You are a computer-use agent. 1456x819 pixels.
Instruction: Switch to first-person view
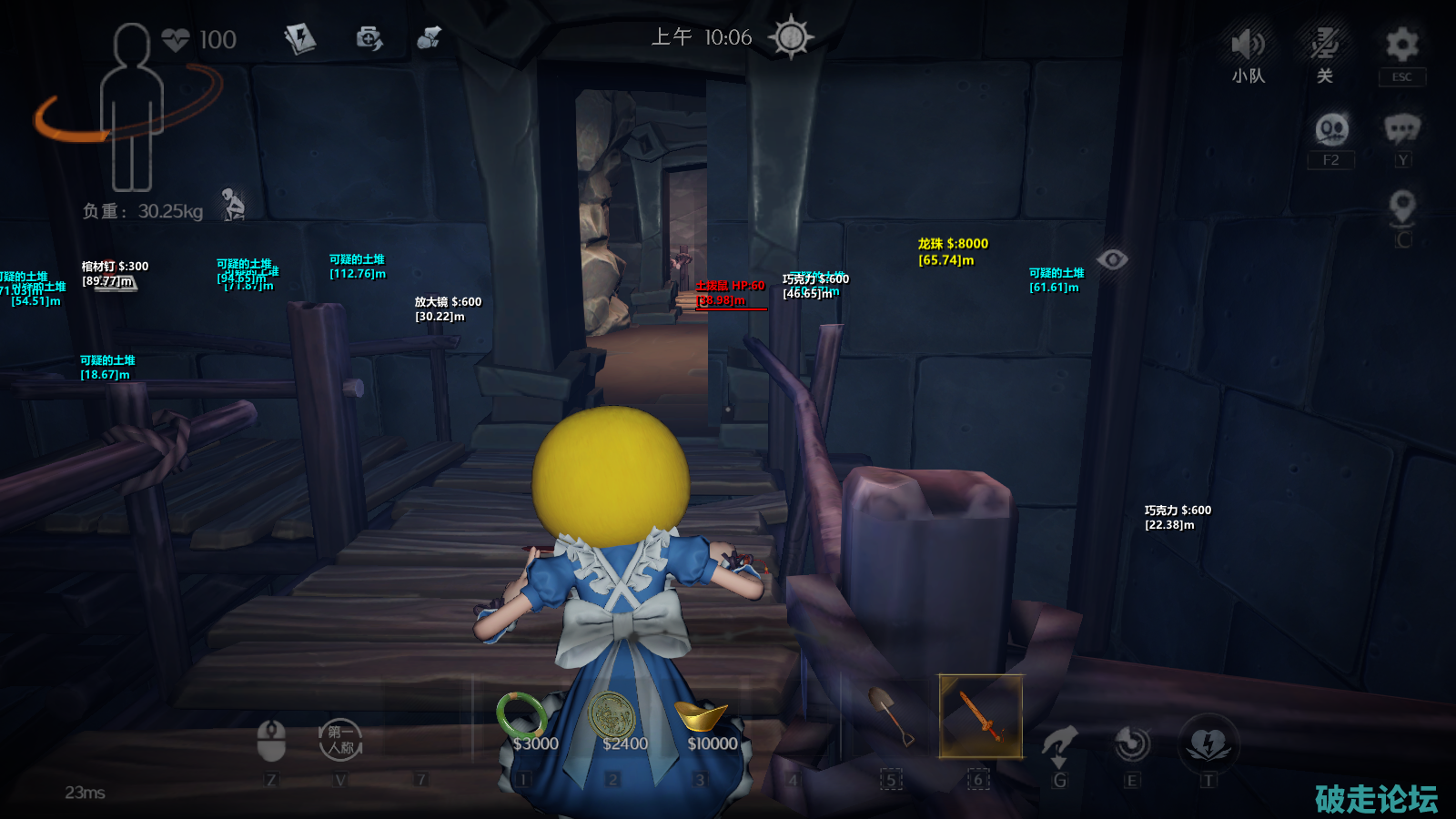click(x=340, y=740)
